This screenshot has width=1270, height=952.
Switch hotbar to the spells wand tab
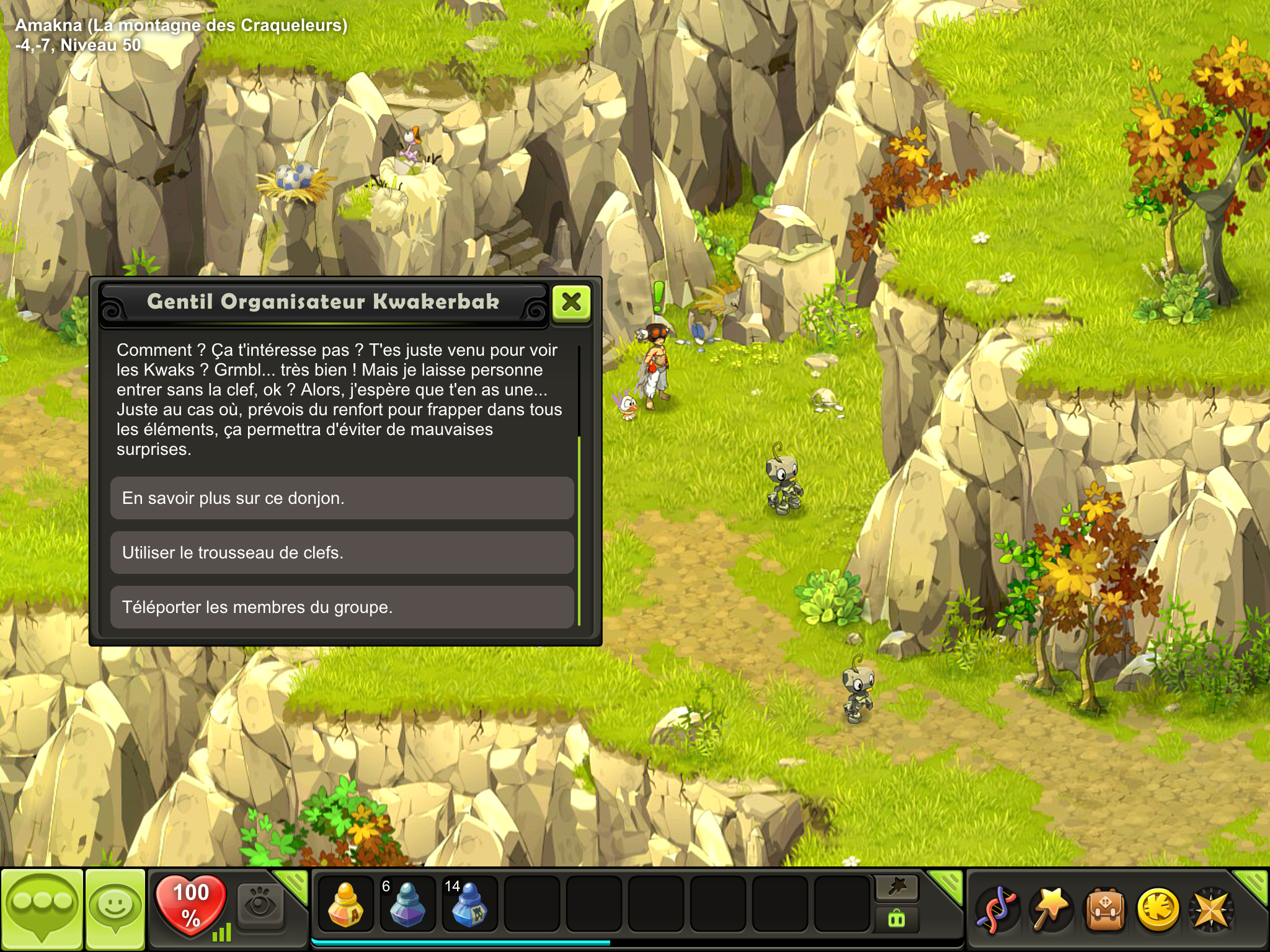(897, 888)
